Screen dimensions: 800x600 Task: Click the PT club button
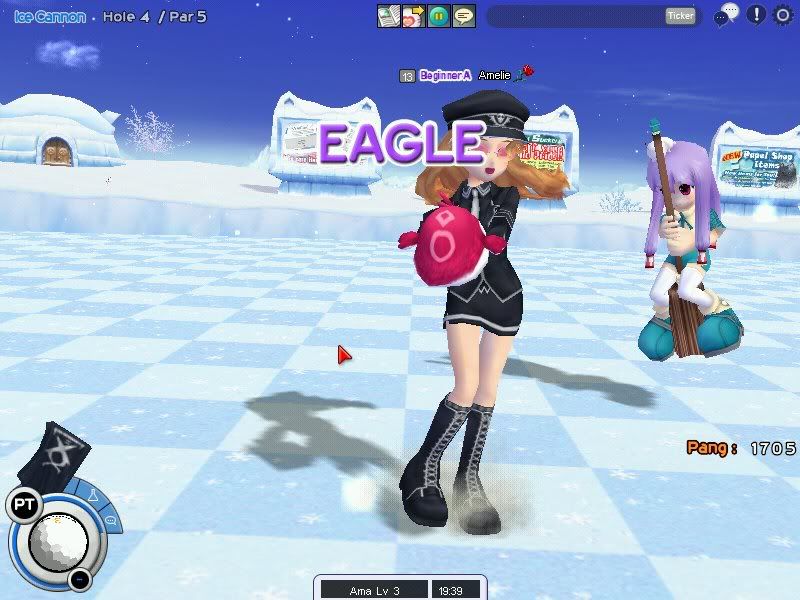tap(22, 506)
